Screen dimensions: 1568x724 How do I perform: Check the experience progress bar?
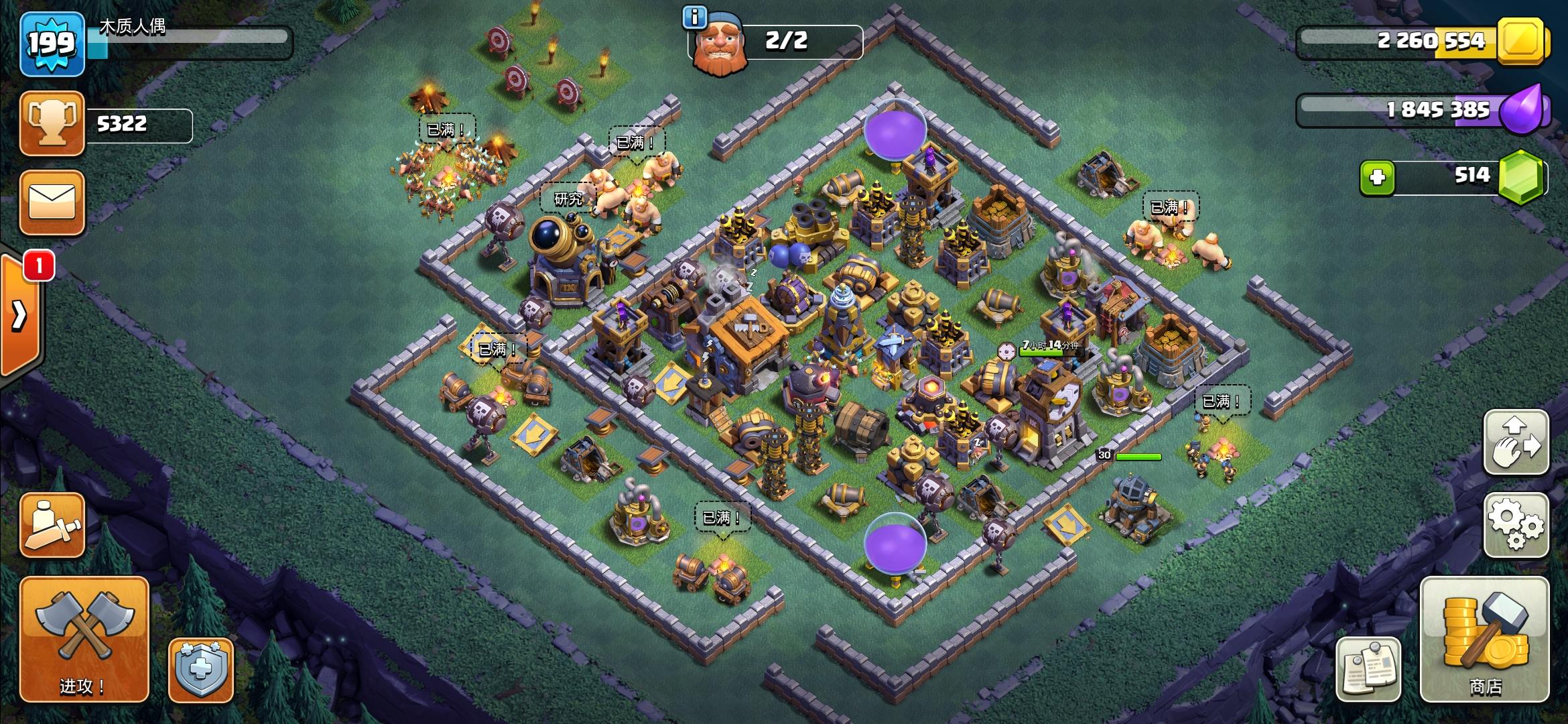pos(194,44)
